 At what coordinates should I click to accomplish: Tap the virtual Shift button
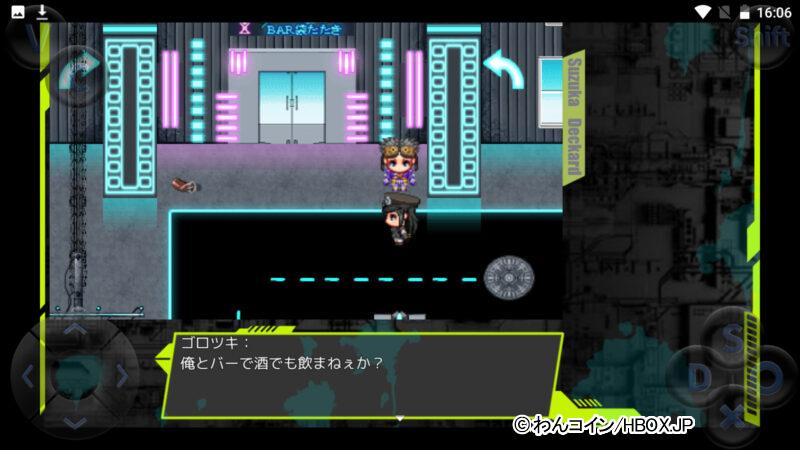(762, 38)
